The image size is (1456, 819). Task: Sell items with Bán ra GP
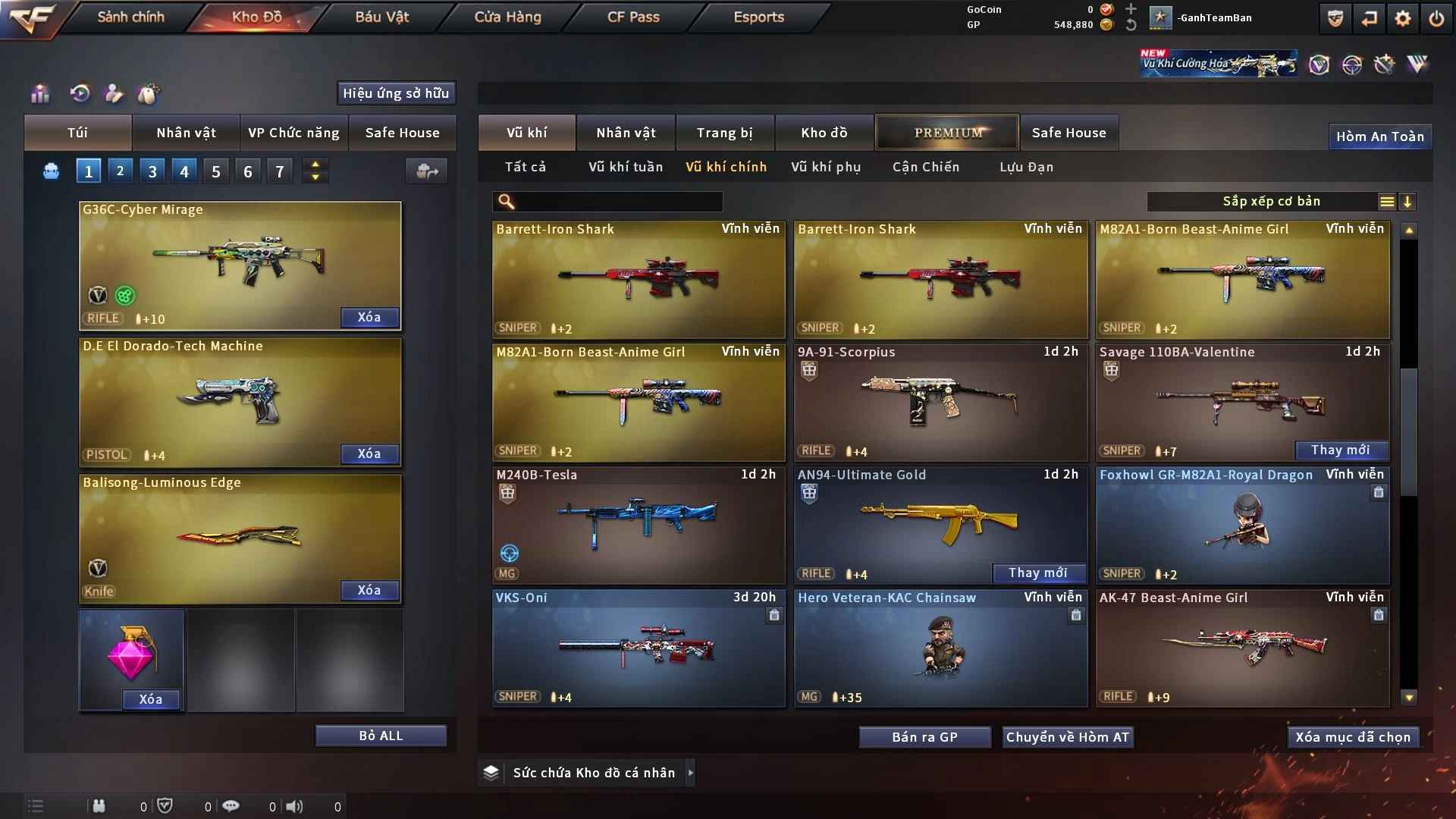tap(924, 737)
